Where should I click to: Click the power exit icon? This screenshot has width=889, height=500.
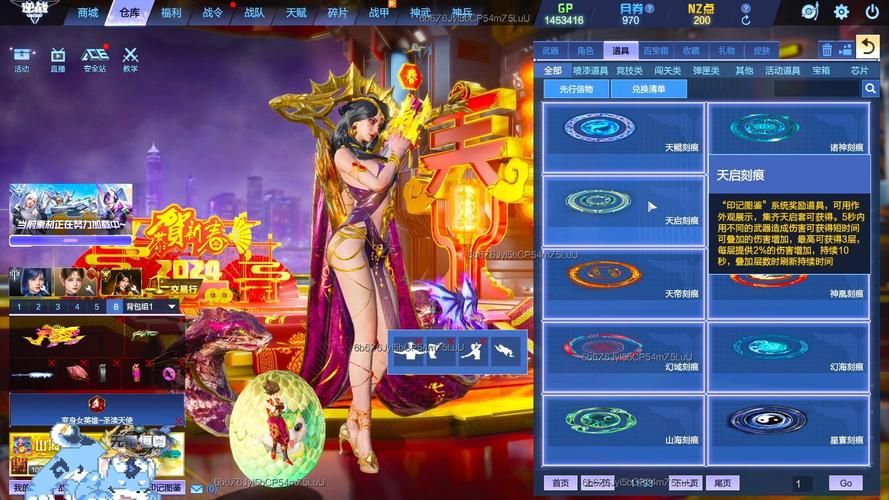(872, 12)
